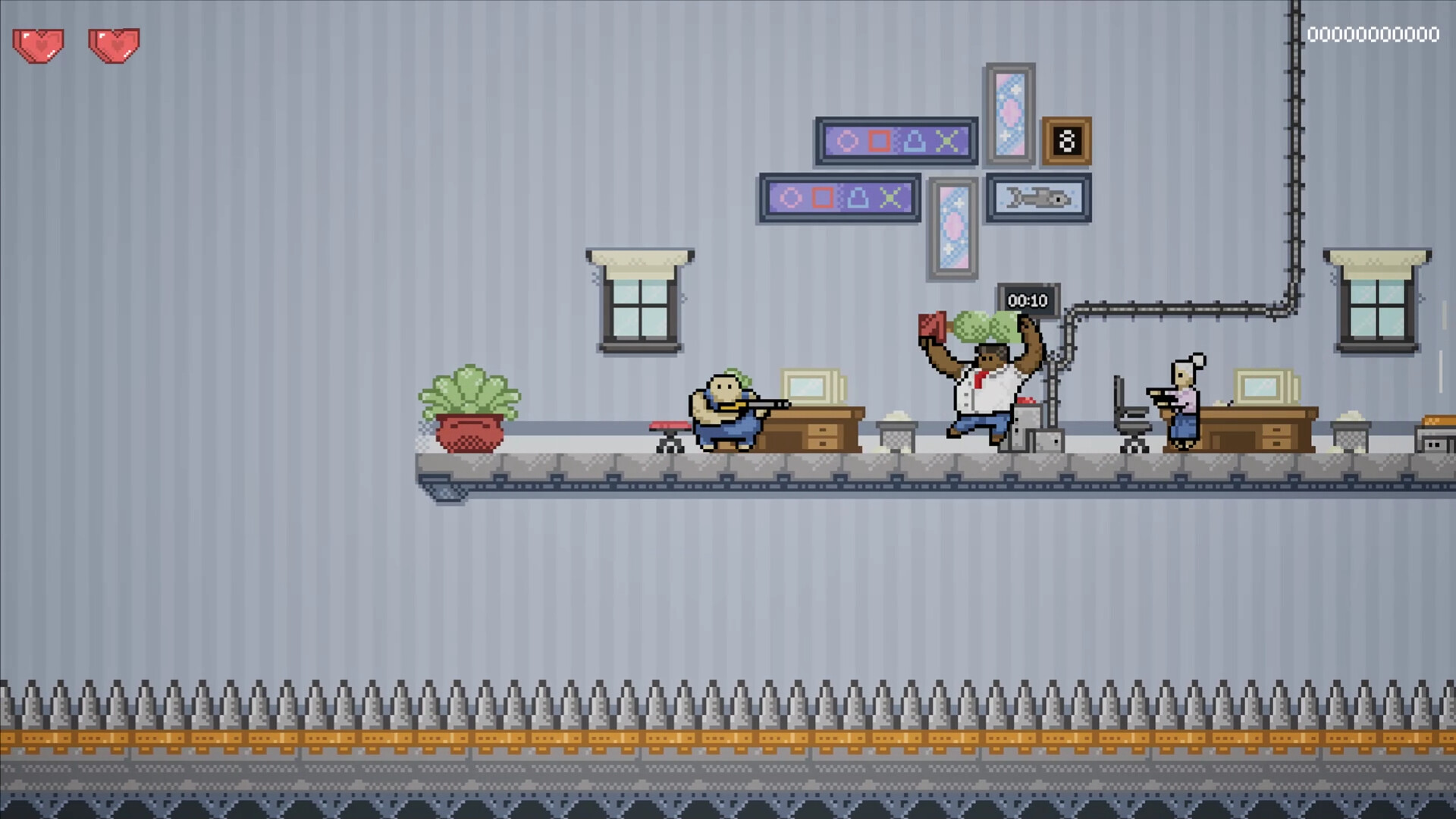1456x819 pixels.
Task: Click the first heart in the health bar
Action: pyautogui.click(x=38, y=45)
